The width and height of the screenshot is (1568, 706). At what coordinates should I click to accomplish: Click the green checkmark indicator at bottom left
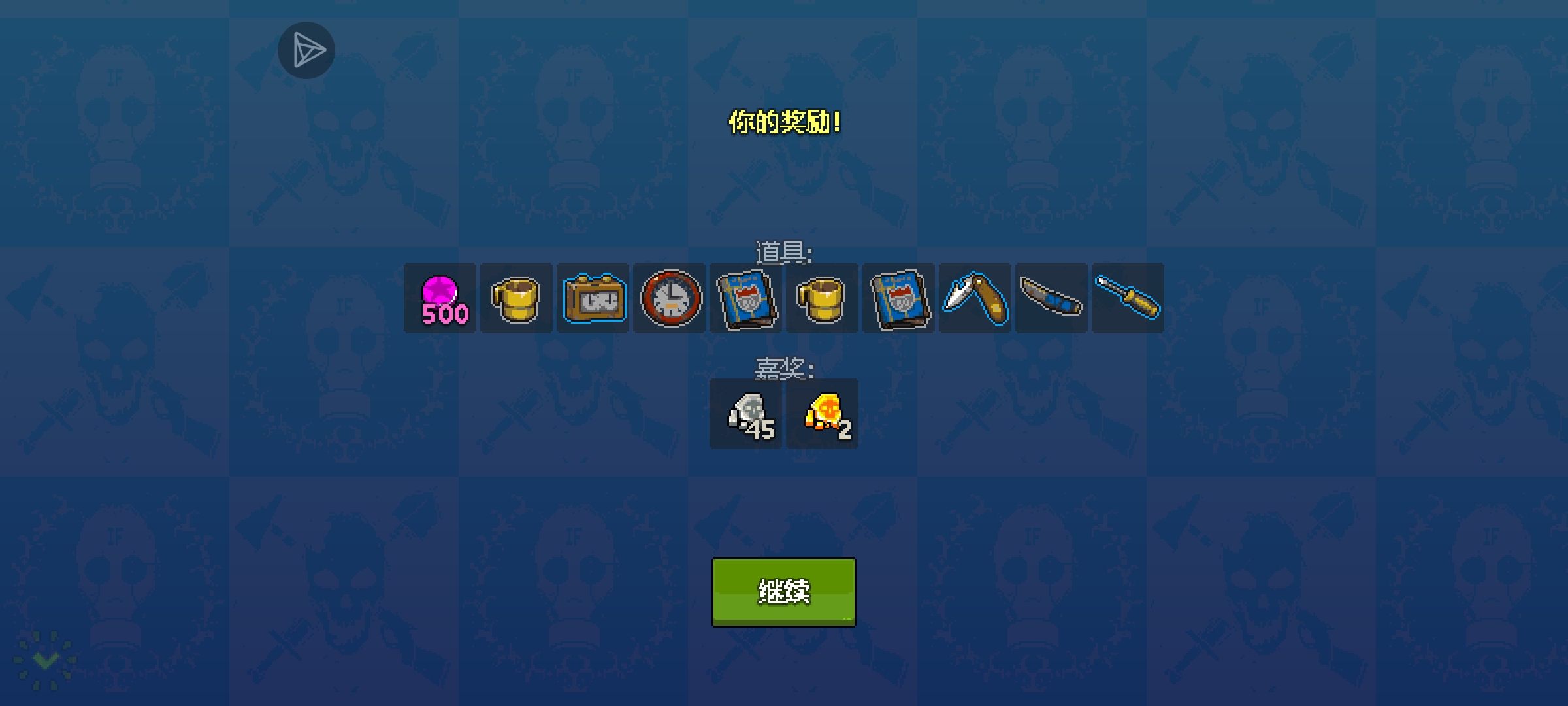click(x=44, y=660)
